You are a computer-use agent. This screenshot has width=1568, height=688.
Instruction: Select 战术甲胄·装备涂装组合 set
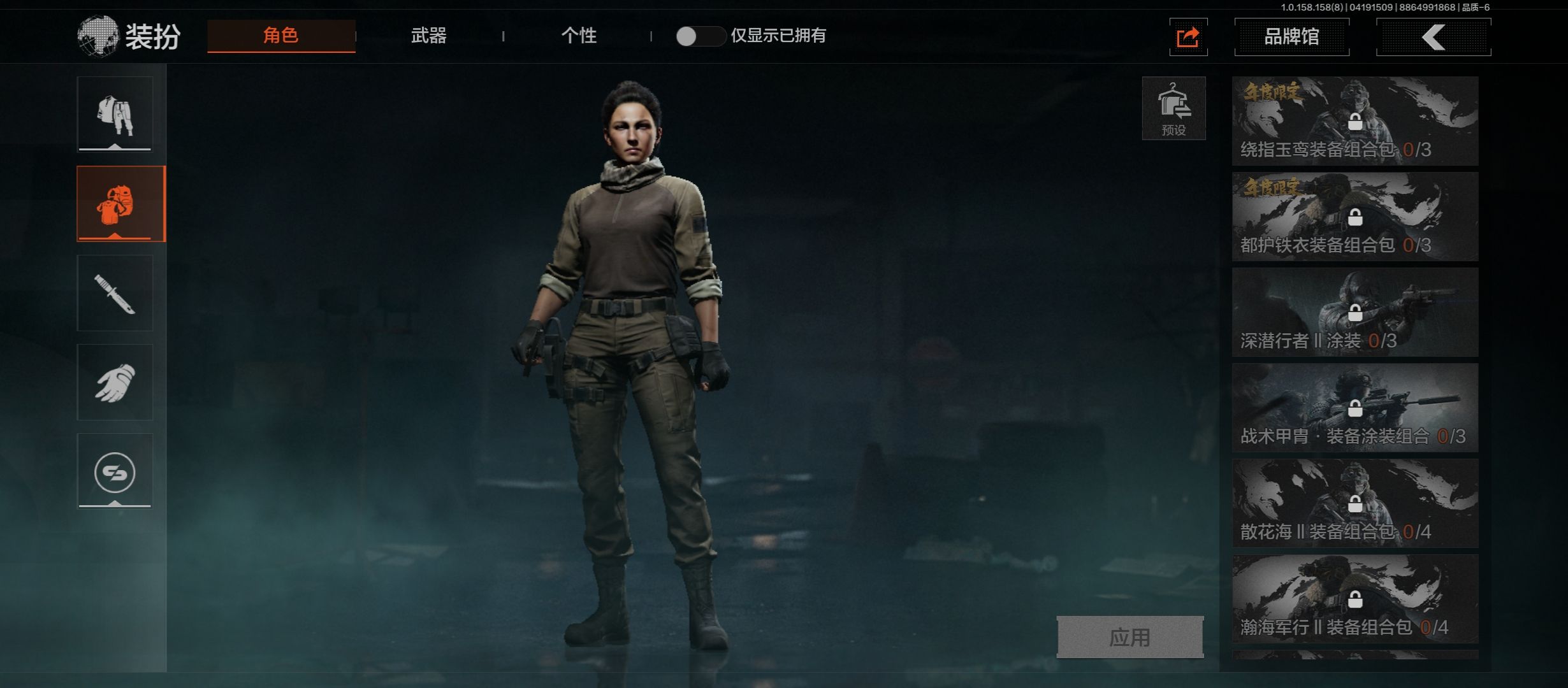point(1354,408)
